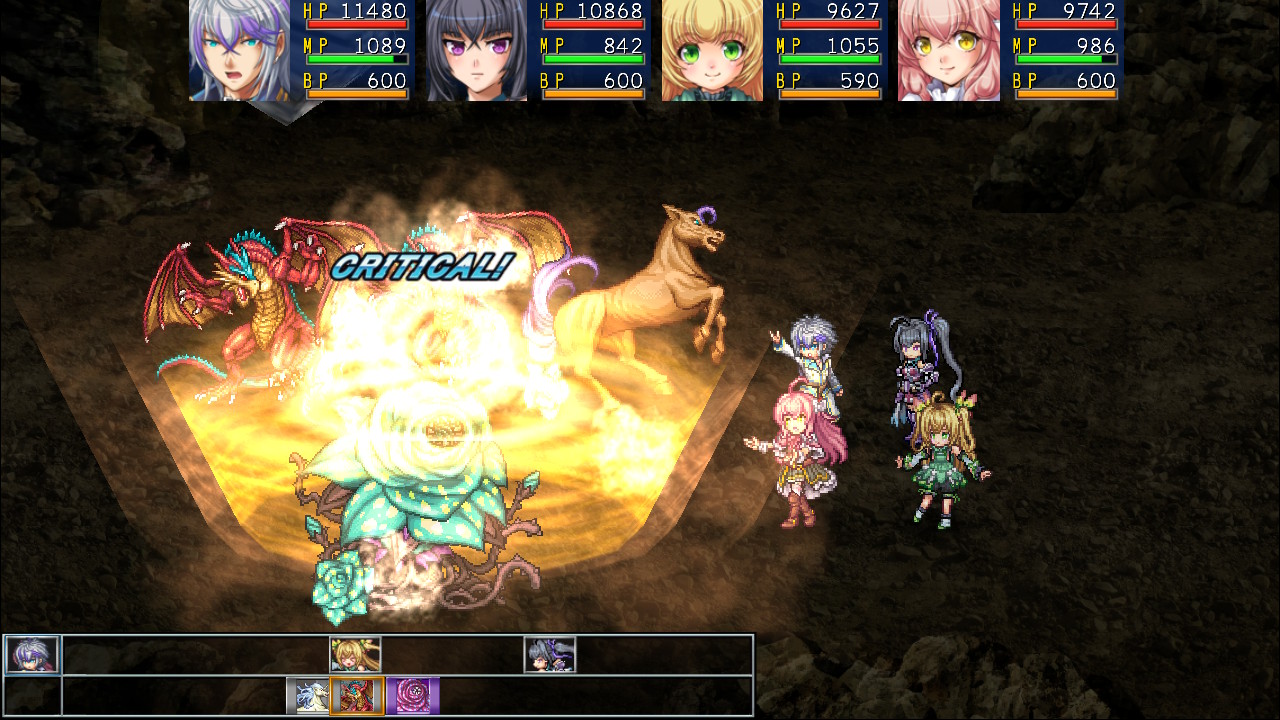Screen dimensions: 1280x720
Task: Select the white dragon icon in the action bar
Action: 309,690
